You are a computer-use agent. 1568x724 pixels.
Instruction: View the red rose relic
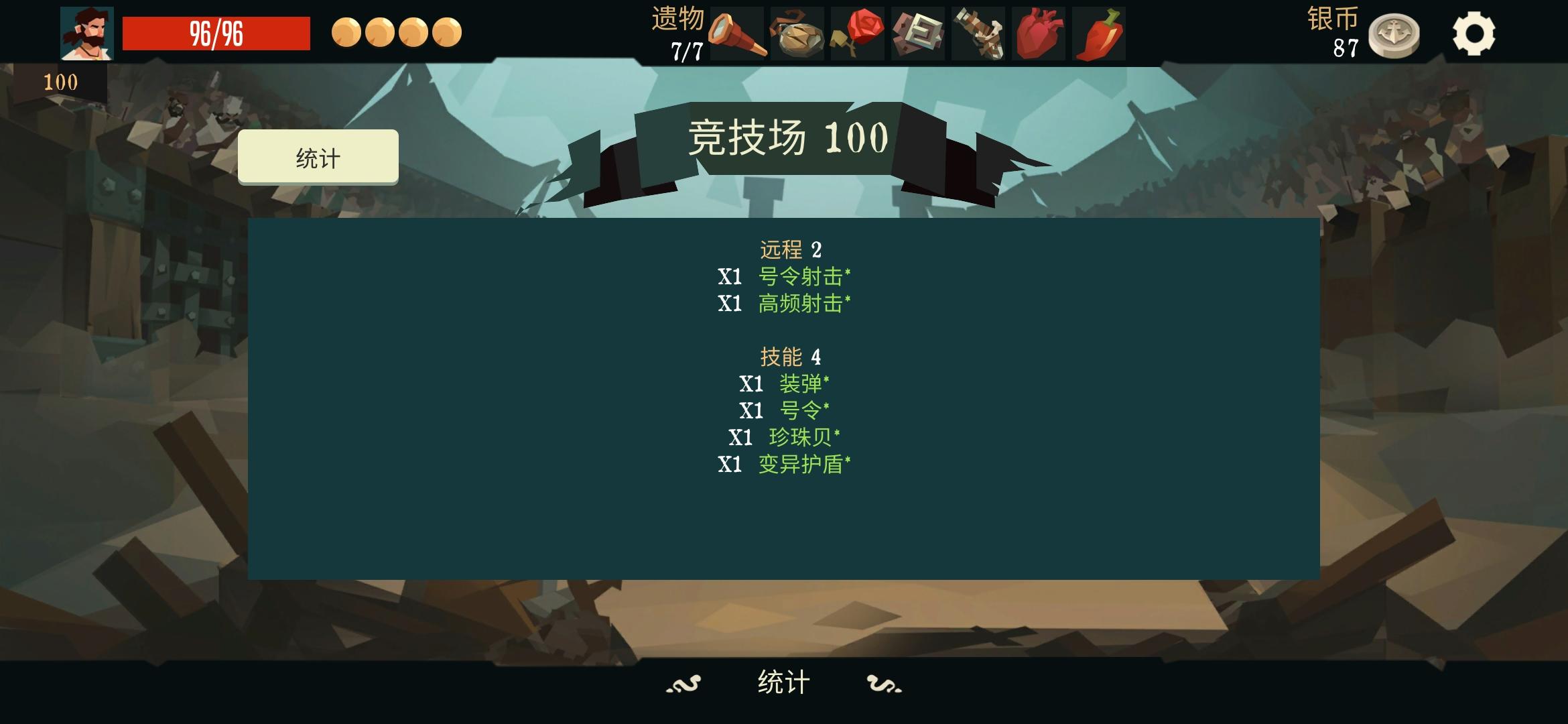(x=858, y=32)
